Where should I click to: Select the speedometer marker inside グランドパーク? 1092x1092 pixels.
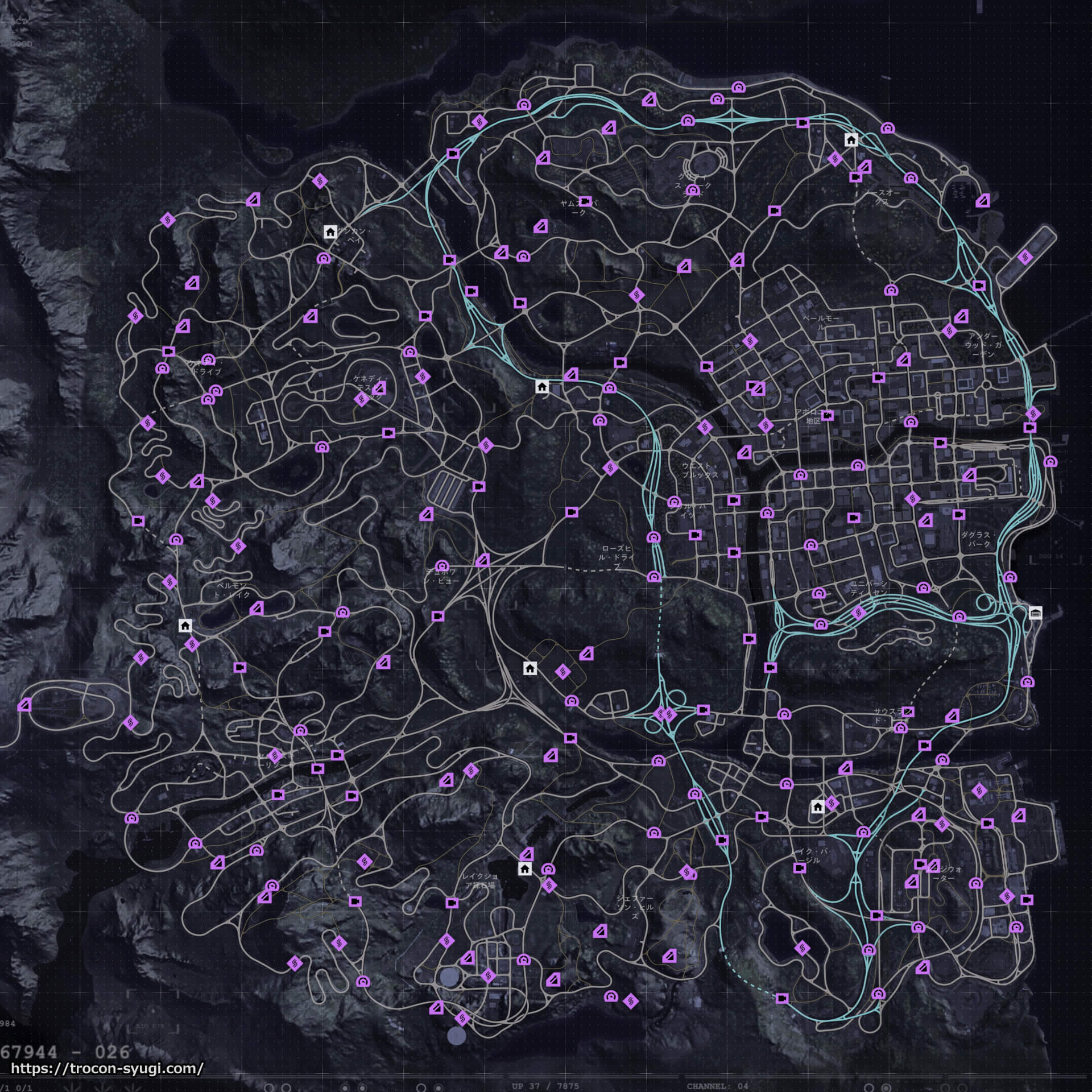pos(692,190)
